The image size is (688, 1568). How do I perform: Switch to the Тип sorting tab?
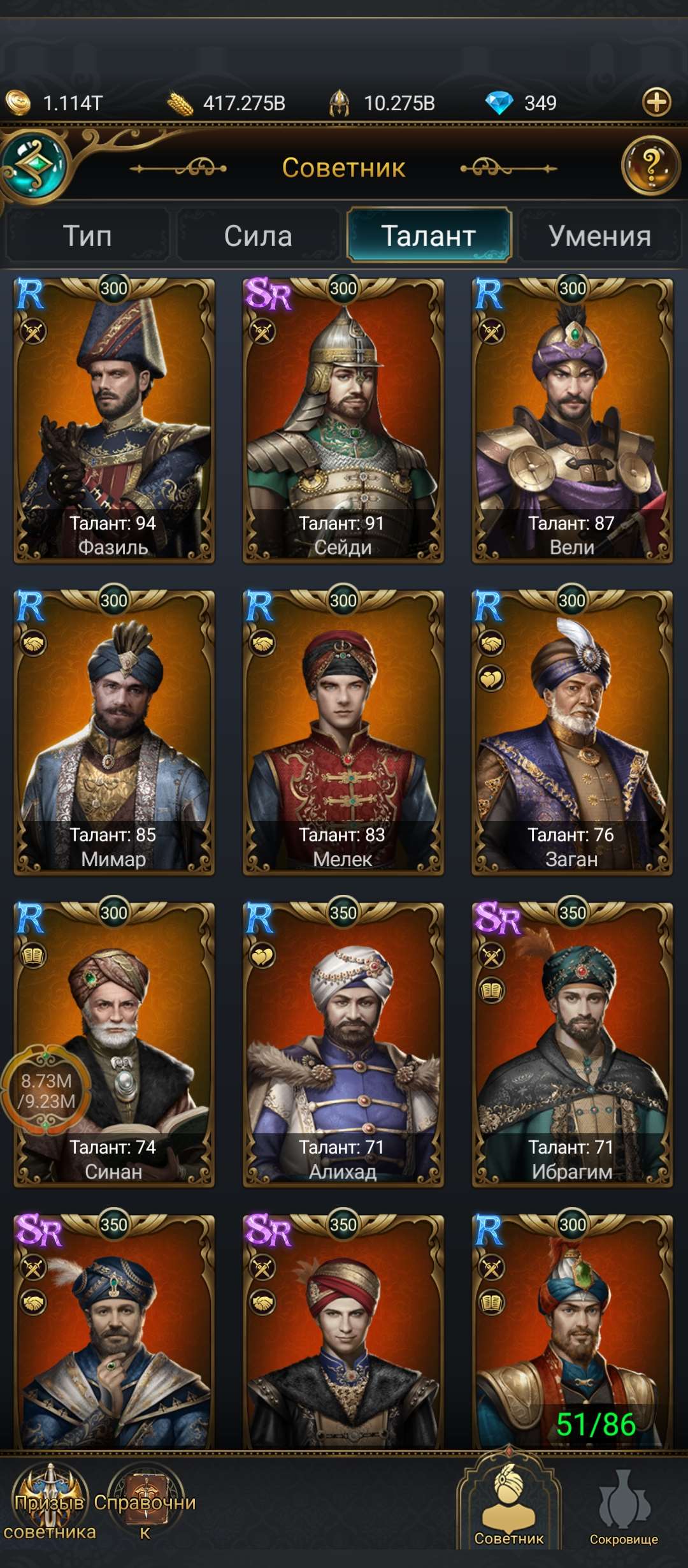coord(88,236)
